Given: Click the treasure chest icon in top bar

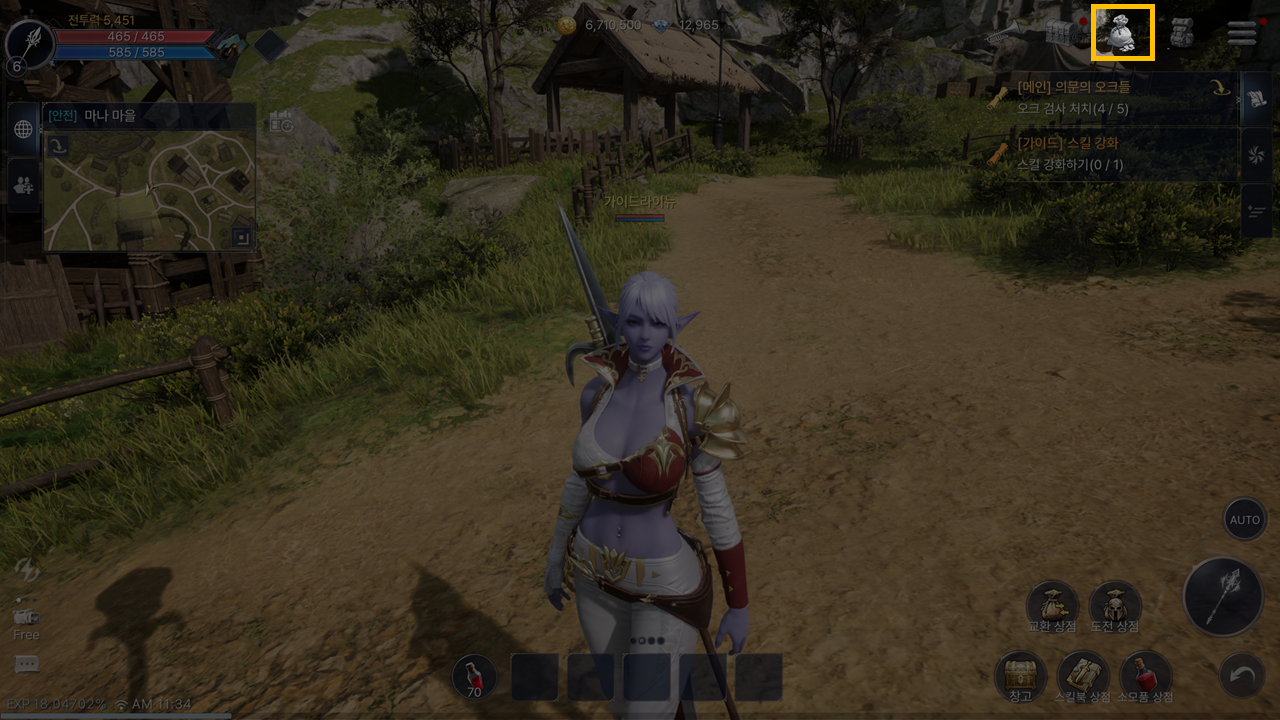Looking at the screenshot, I should click(x=1064, y=33).
